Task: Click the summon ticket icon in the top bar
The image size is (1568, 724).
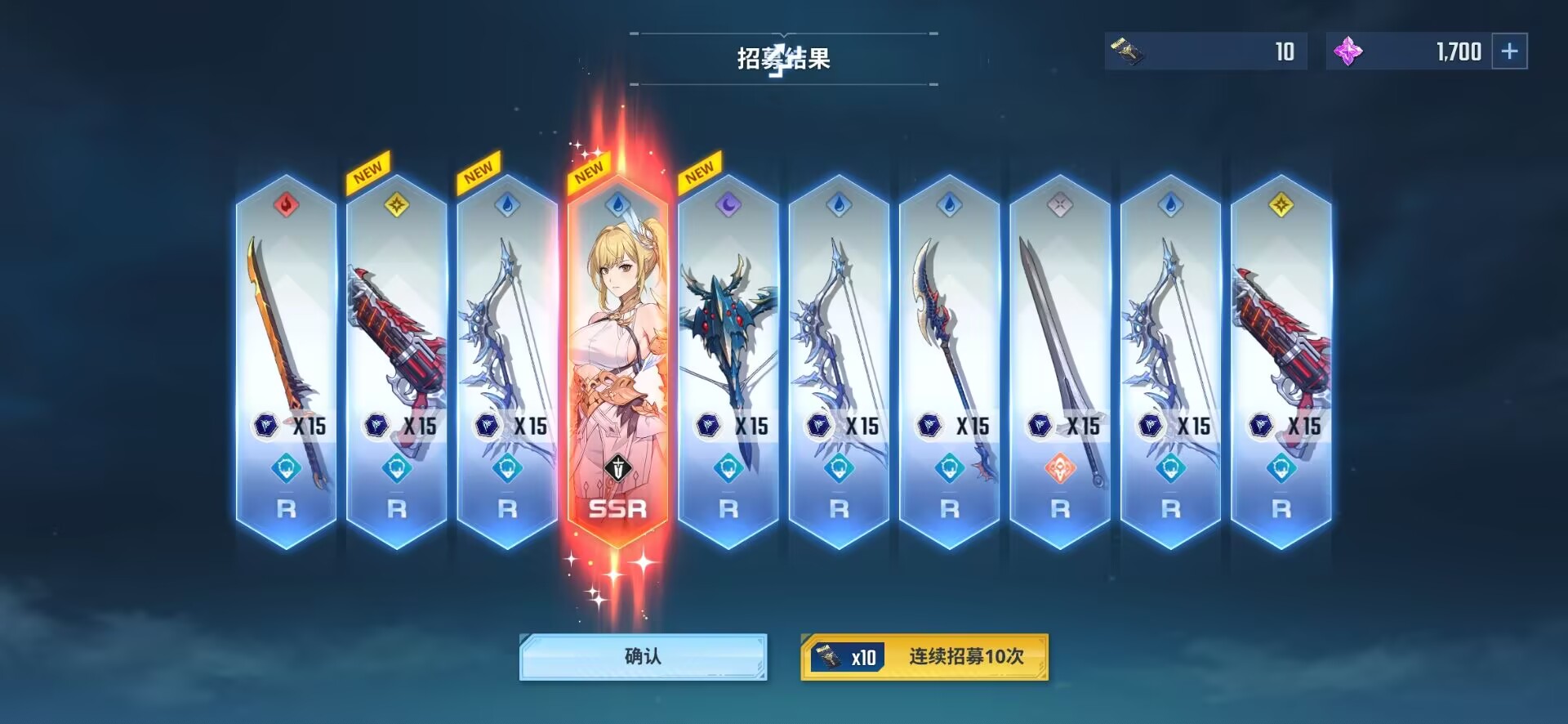Action: (1130, 51)
